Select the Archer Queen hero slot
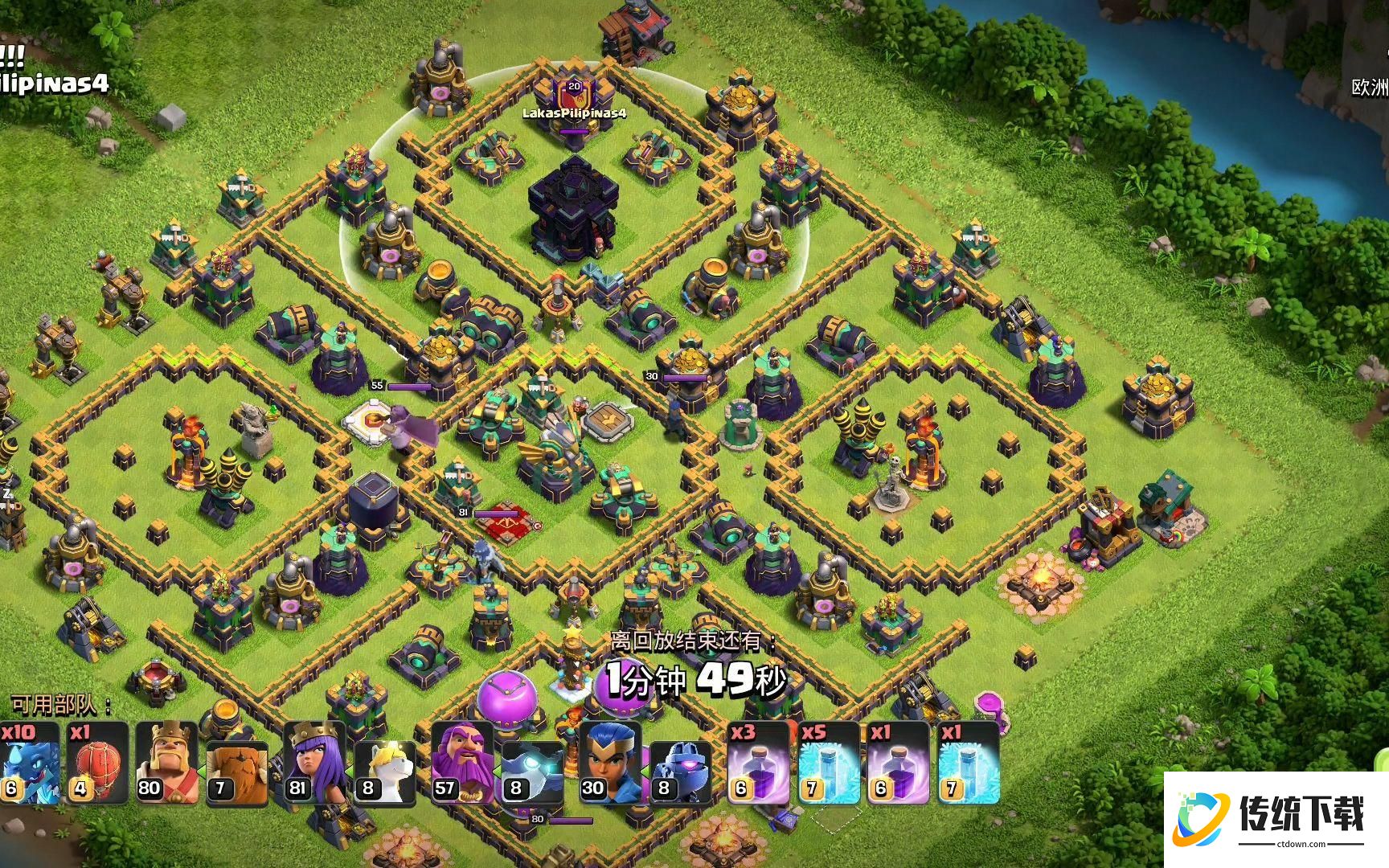Screen dimensions: 1389x868 click(315, 764)
